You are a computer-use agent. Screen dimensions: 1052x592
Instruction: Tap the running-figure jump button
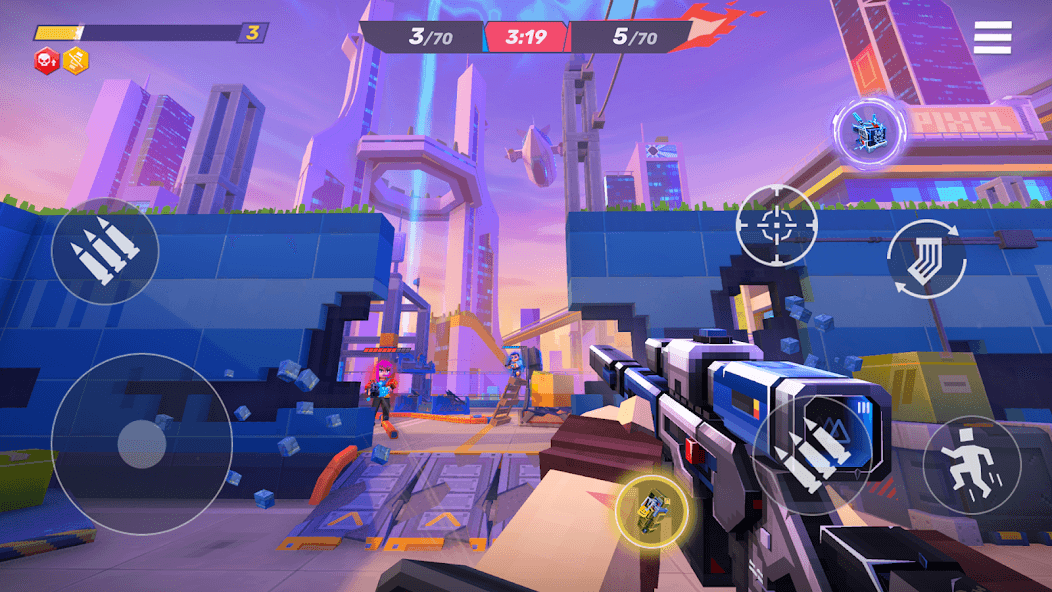coord(971,465)
